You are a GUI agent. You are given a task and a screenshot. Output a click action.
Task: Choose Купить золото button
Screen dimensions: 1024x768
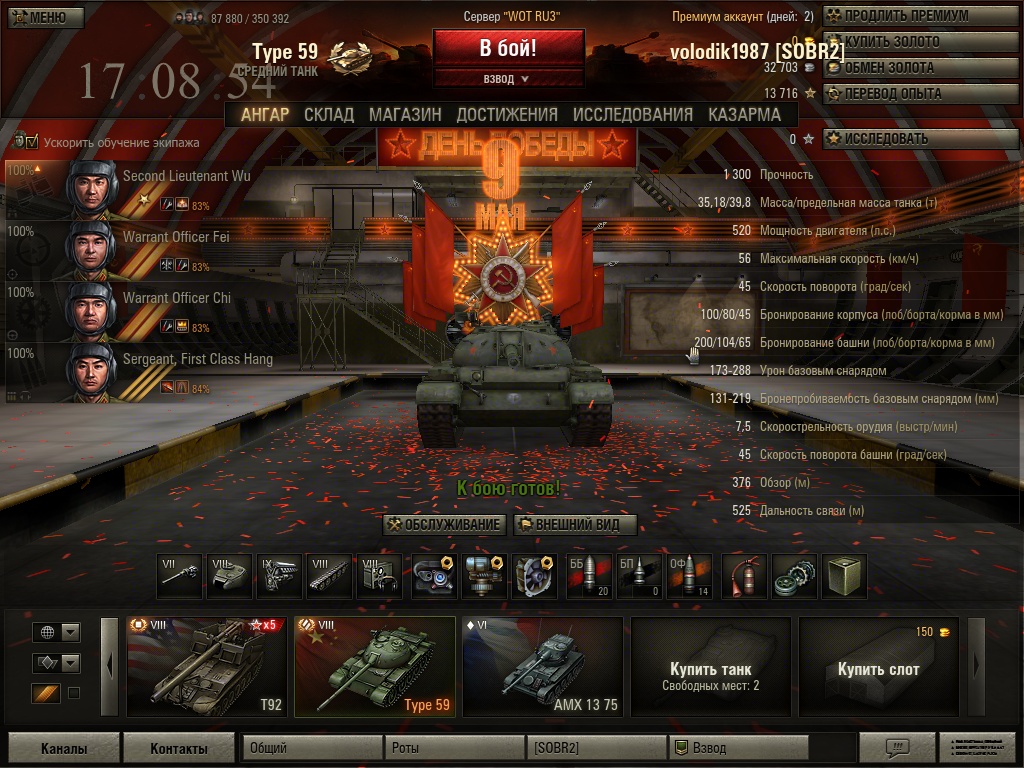pyautogui.click(x=905, y=42)
